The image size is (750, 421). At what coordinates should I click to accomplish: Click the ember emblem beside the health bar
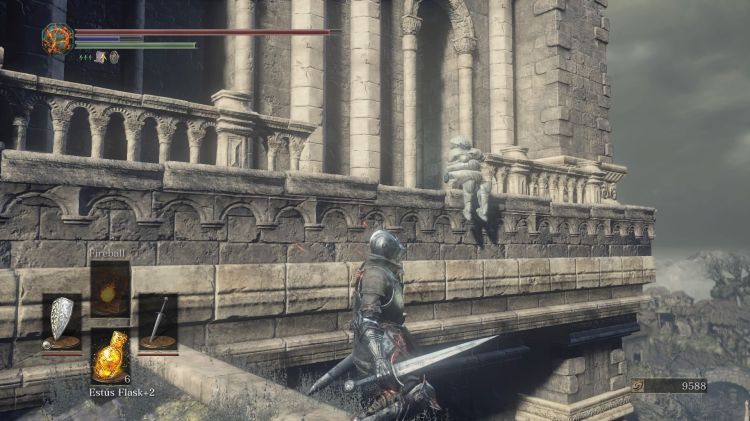56,38
